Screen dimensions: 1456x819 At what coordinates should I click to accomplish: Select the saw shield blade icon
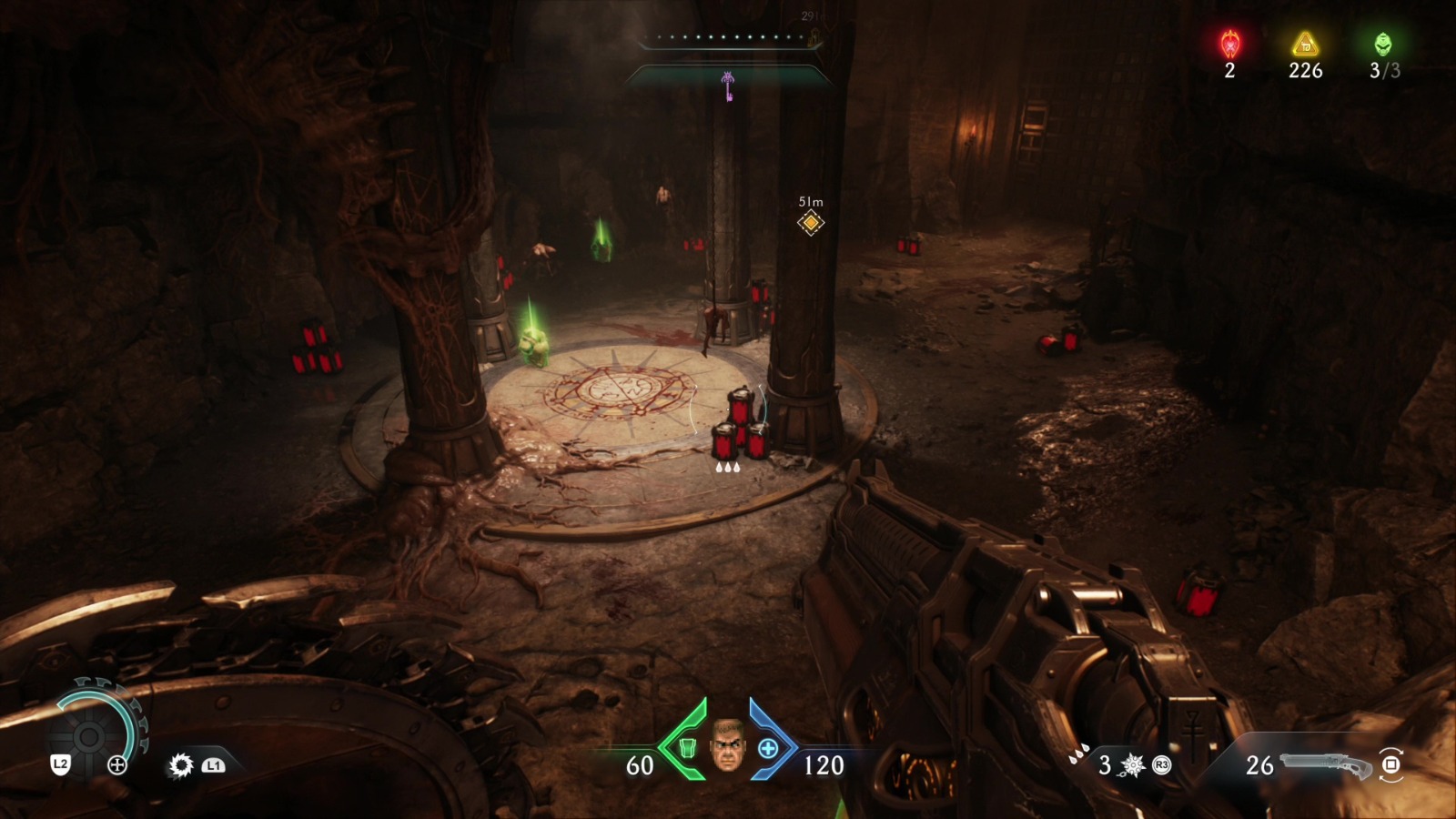[x=180, y=765]
